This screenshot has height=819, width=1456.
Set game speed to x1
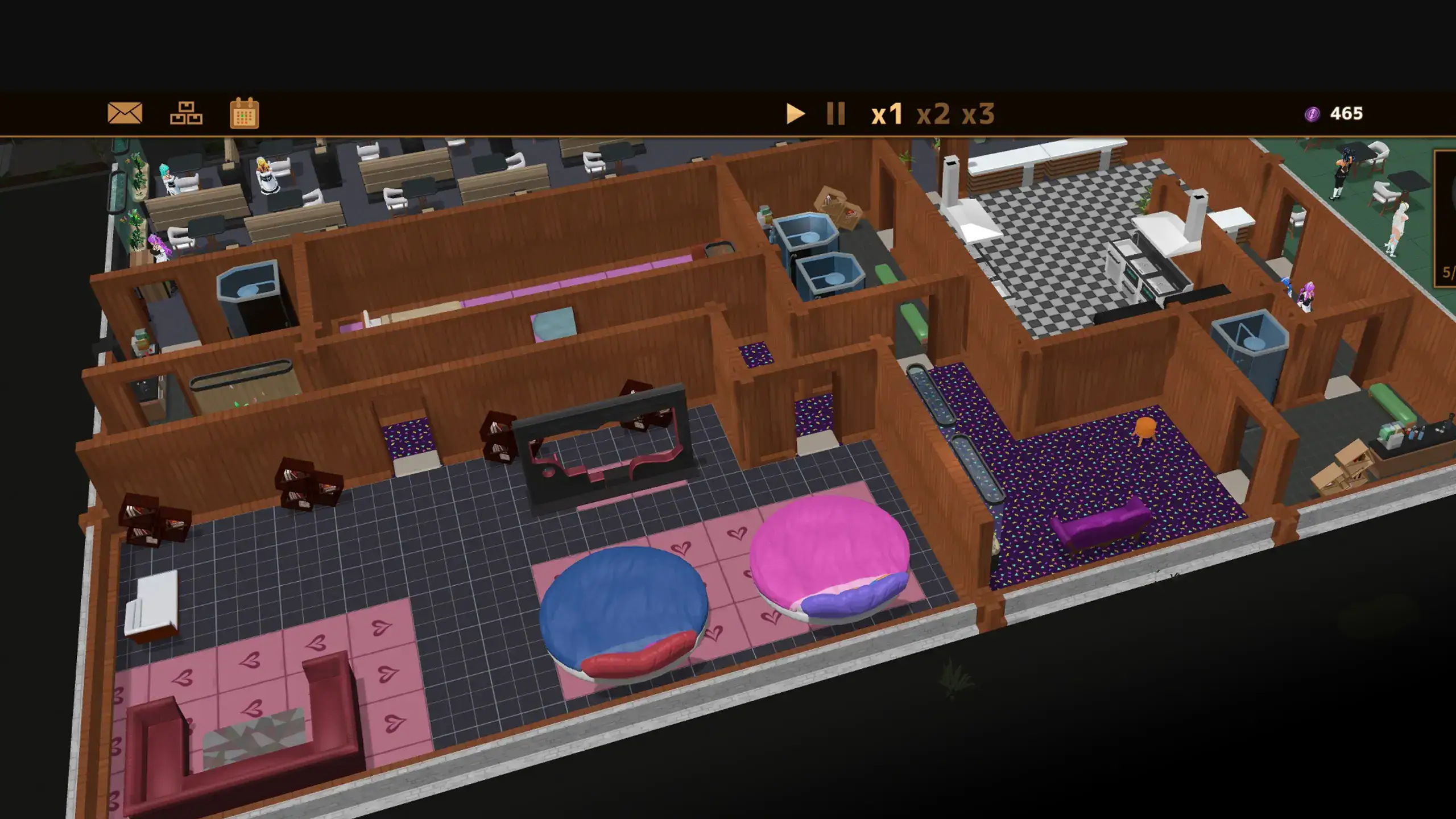click(887, 114)
